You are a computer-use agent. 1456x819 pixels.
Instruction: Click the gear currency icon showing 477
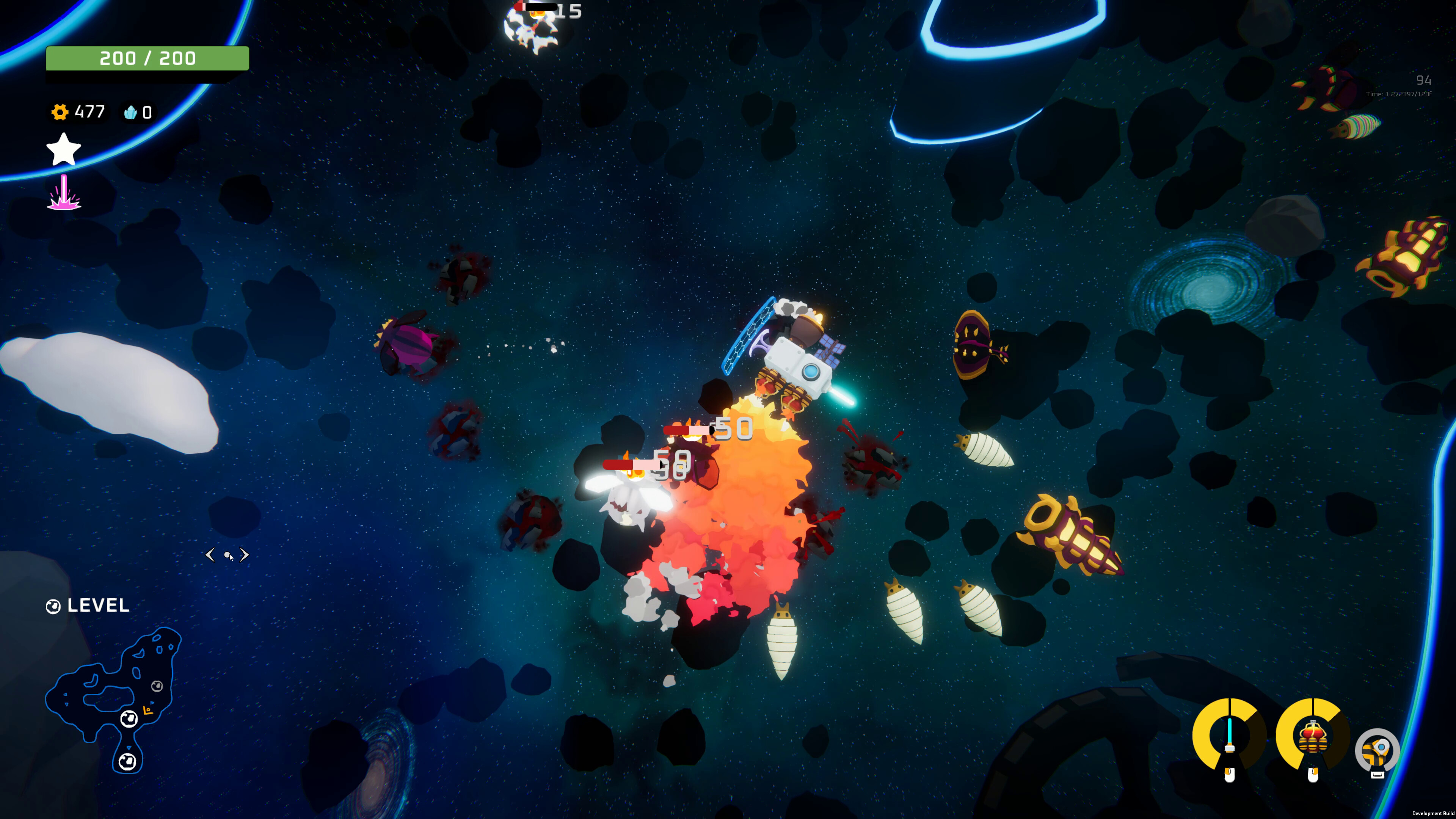click(x=61, y=112)
